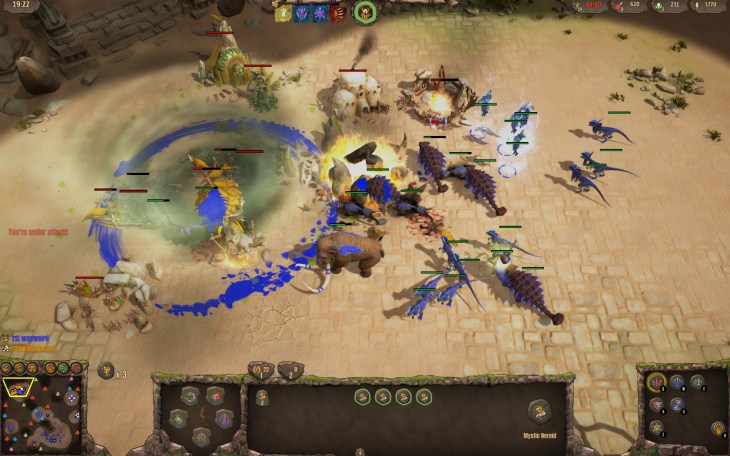The height and width of the screenshot is (456, 730).
Task: Select the Mystic Nereid portrait
Action: pyautogui.click(x=538, y=410)
